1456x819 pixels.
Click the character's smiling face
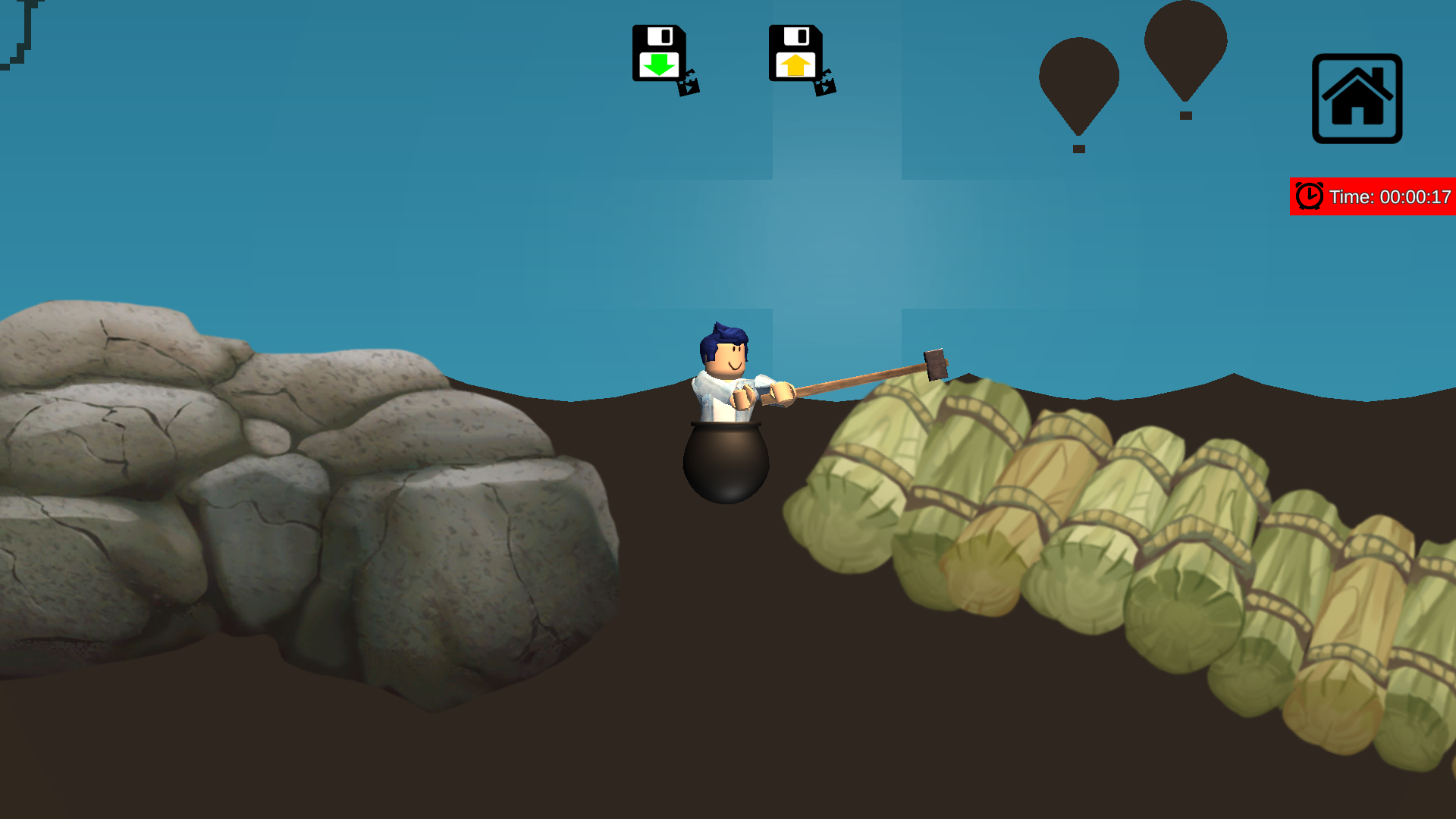[x=729, y=358]
